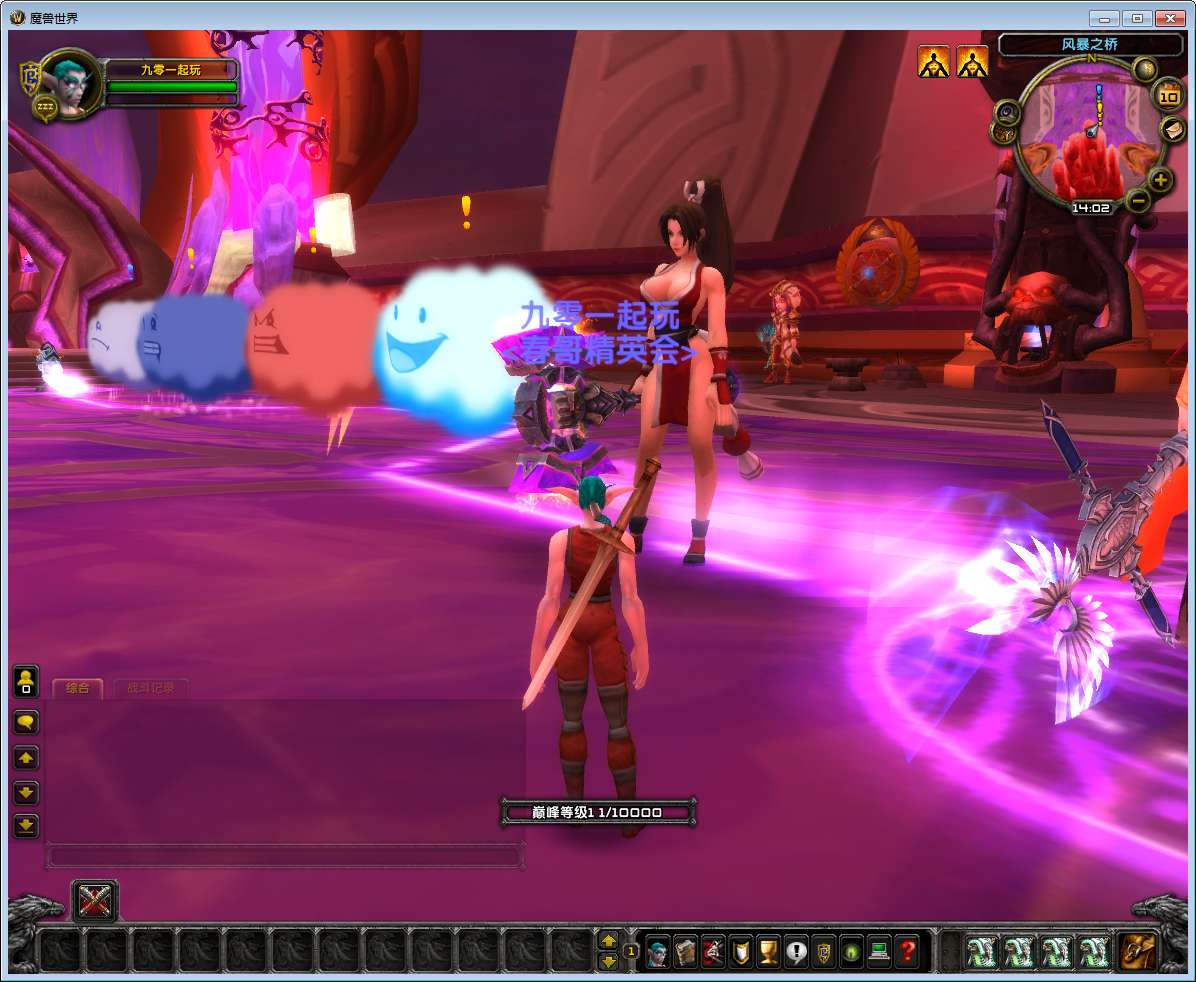The height and width of the screenshot is (982, 1196).
Task: Open the chat speech bubble menu
Action: pos(26,721)
